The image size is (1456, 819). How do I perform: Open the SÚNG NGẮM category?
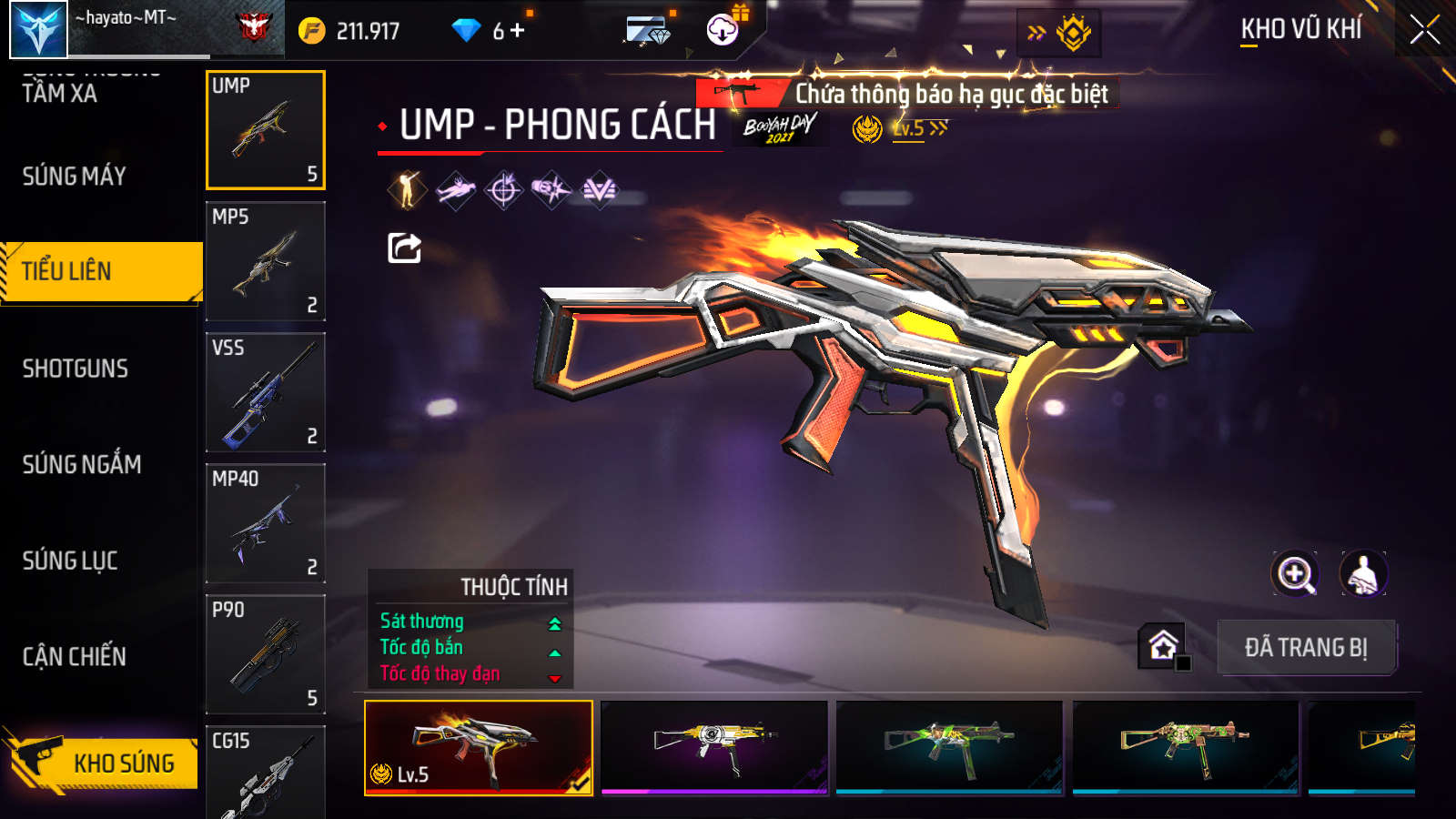(x=82, y=464)
